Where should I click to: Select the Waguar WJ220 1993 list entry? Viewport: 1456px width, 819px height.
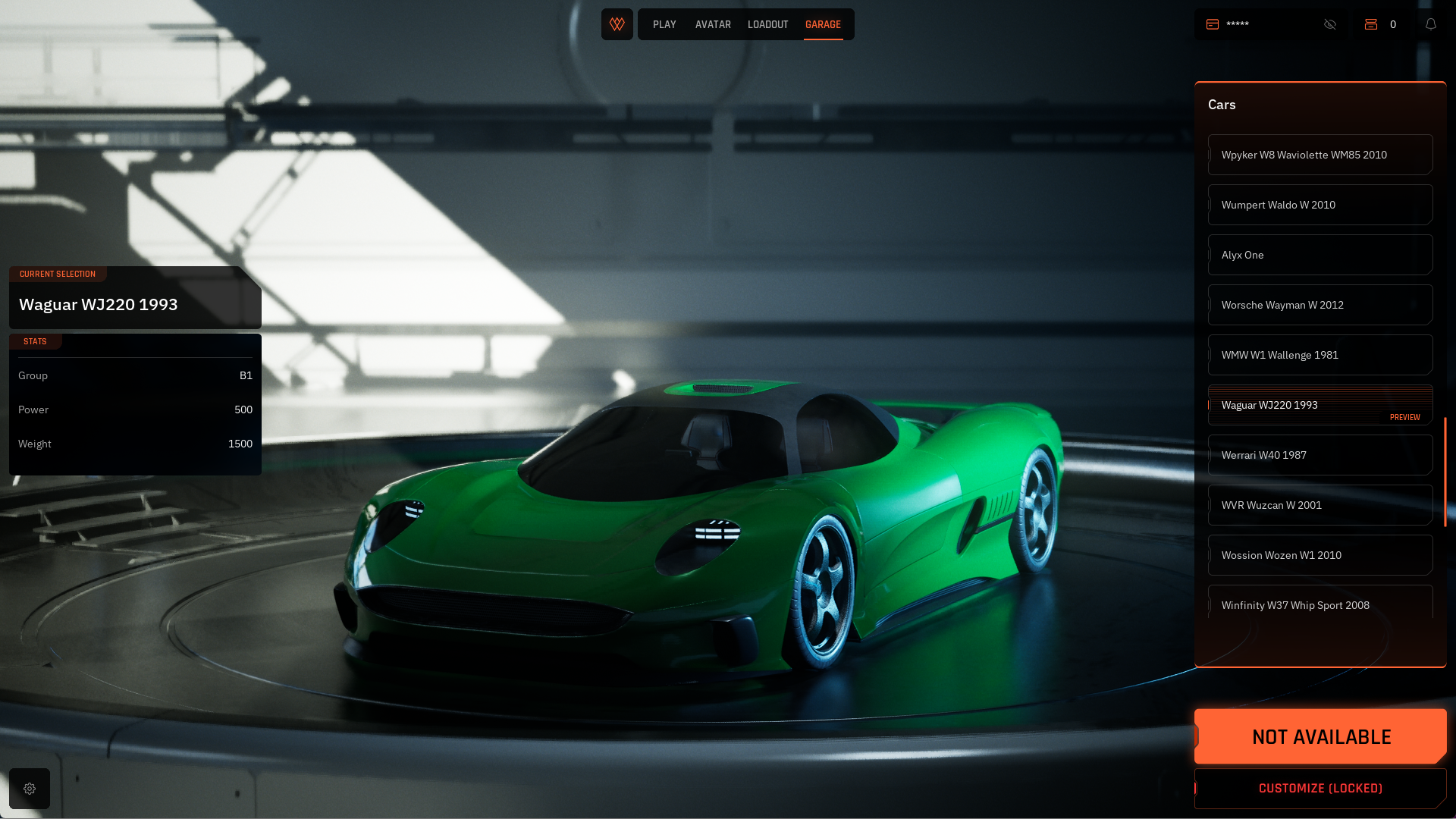[x=1319, y=405]
